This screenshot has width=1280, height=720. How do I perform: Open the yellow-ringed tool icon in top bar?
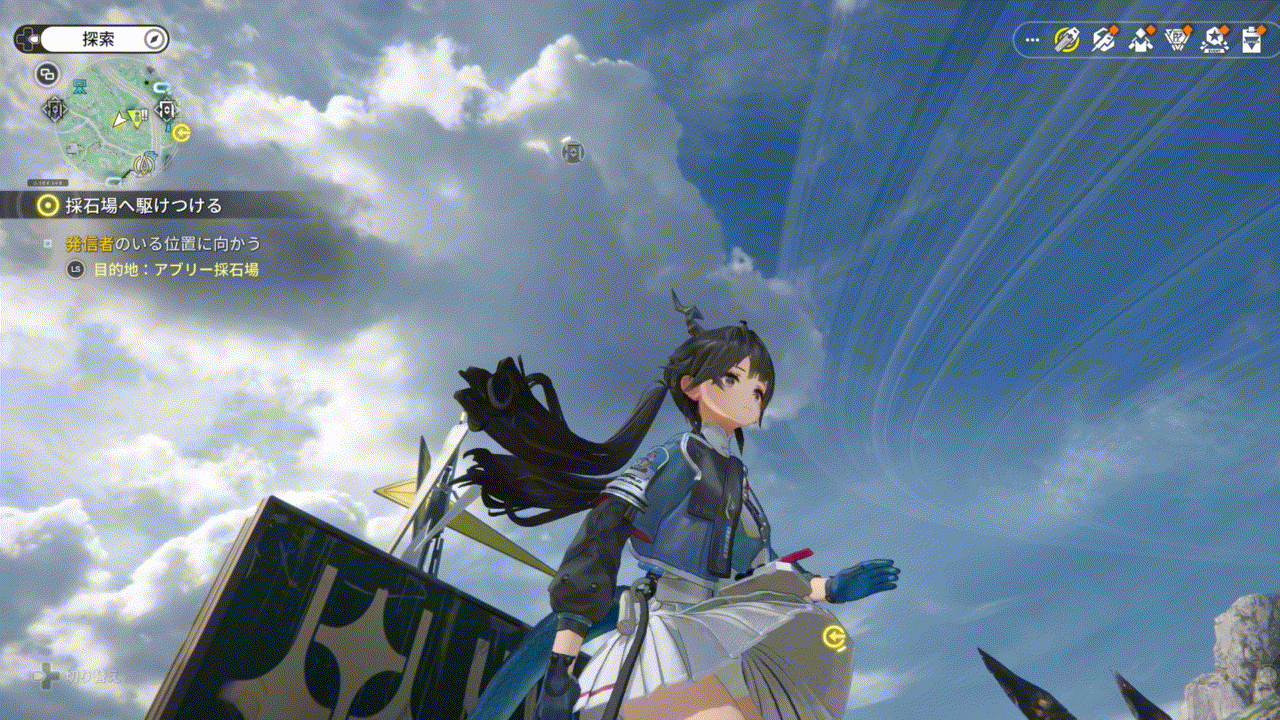(x=1067, y=40)
